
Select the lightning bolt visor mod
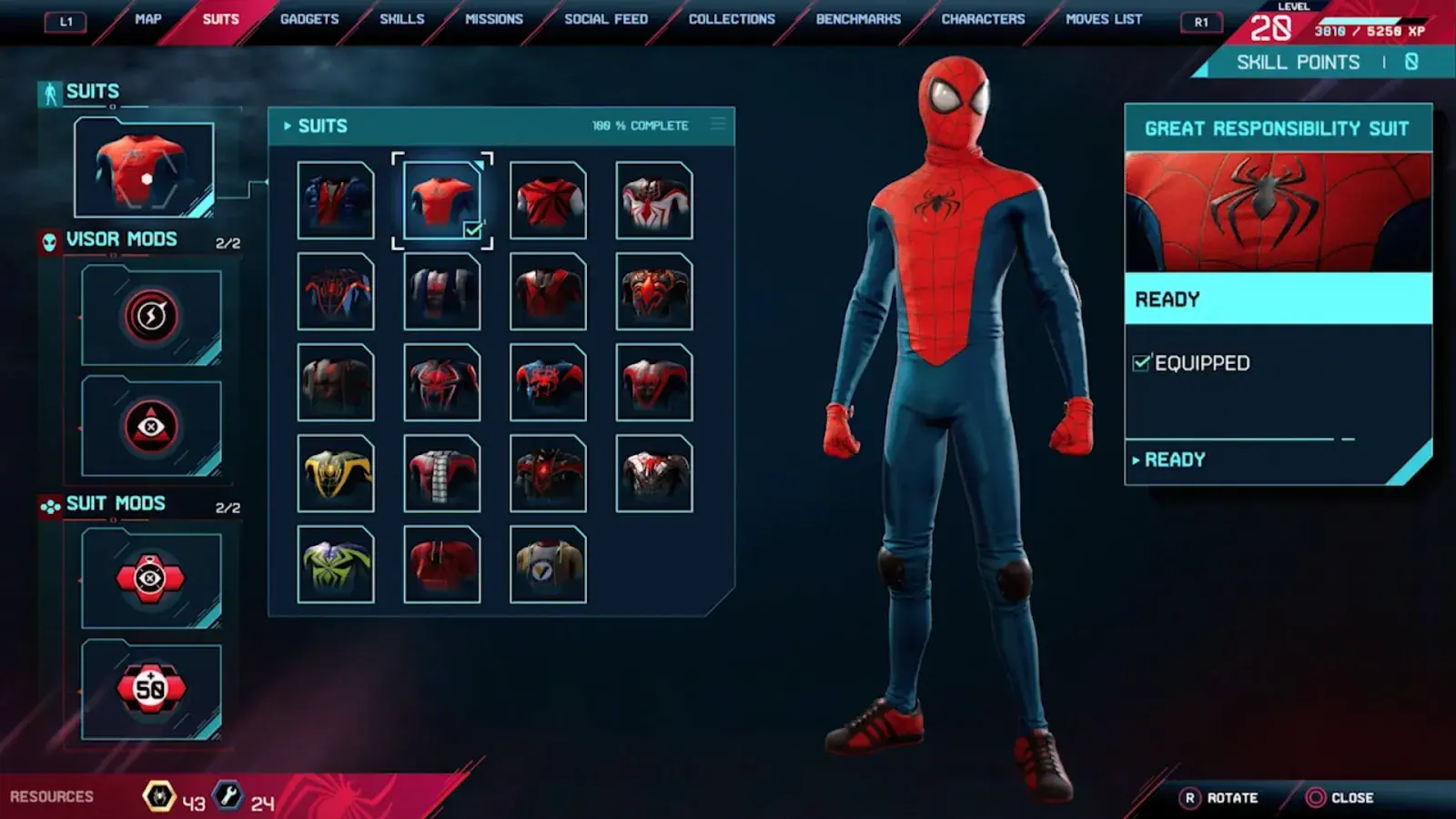151,316
